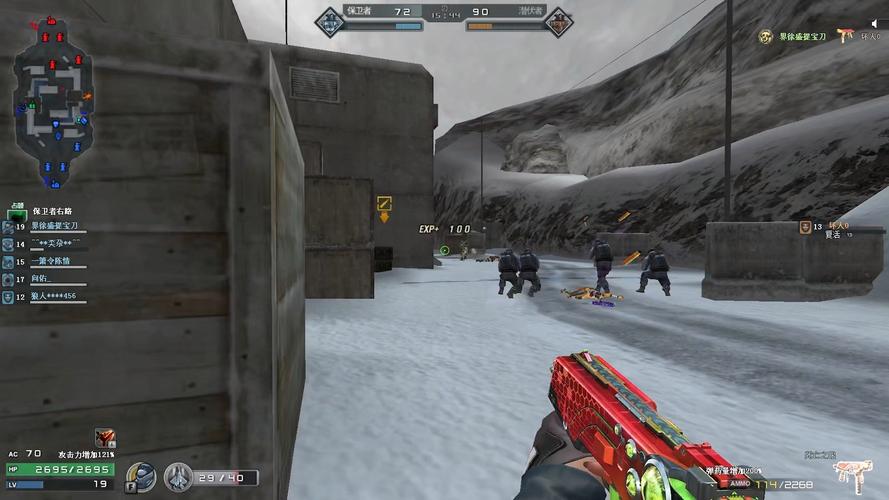This screenshot has width=889, height=500.
Task: Click the defender team emblem on the scoreboard
Action: (330, 17)
